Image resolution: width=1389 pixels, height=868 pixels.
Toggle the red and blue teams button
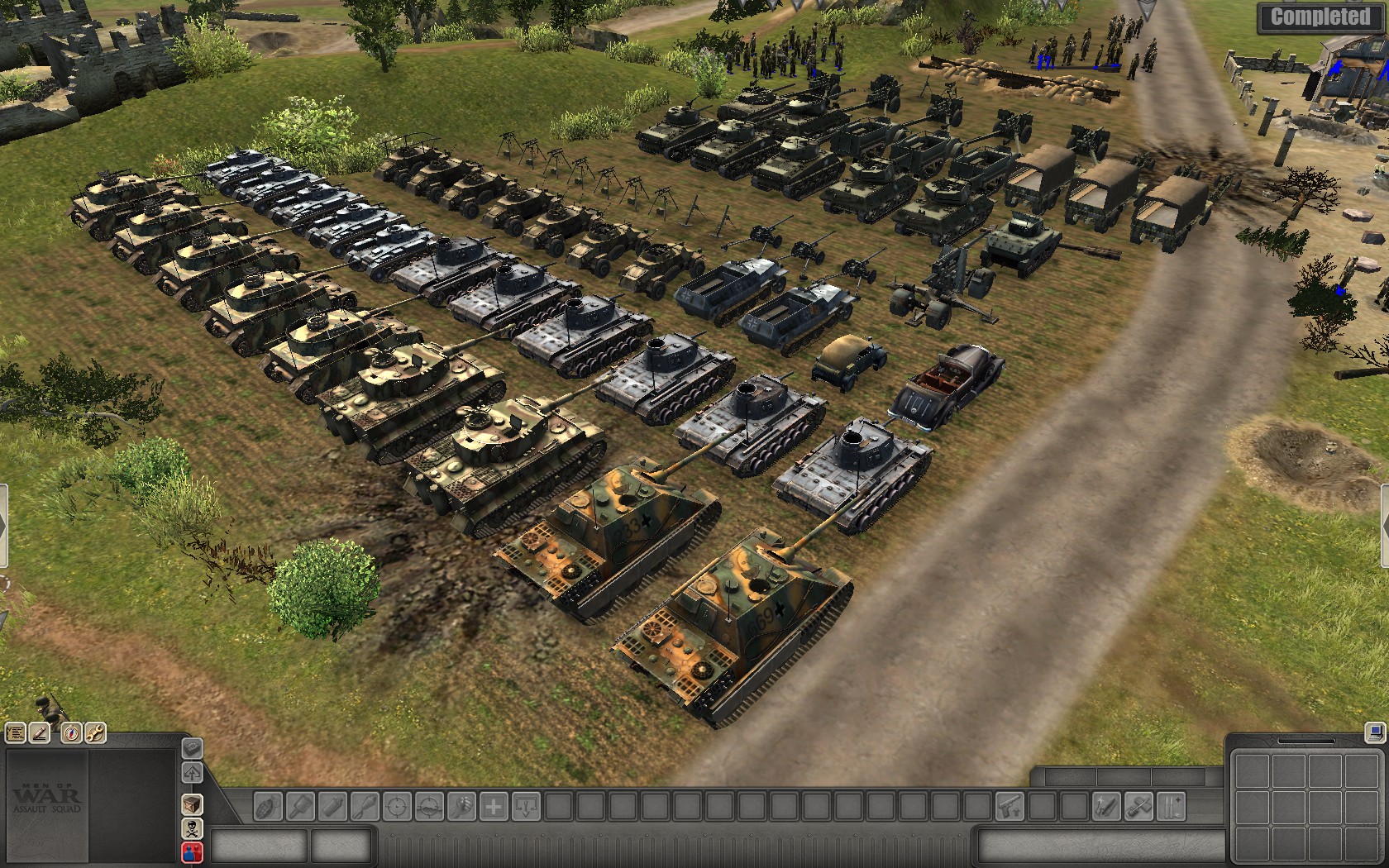coord(192,851)
